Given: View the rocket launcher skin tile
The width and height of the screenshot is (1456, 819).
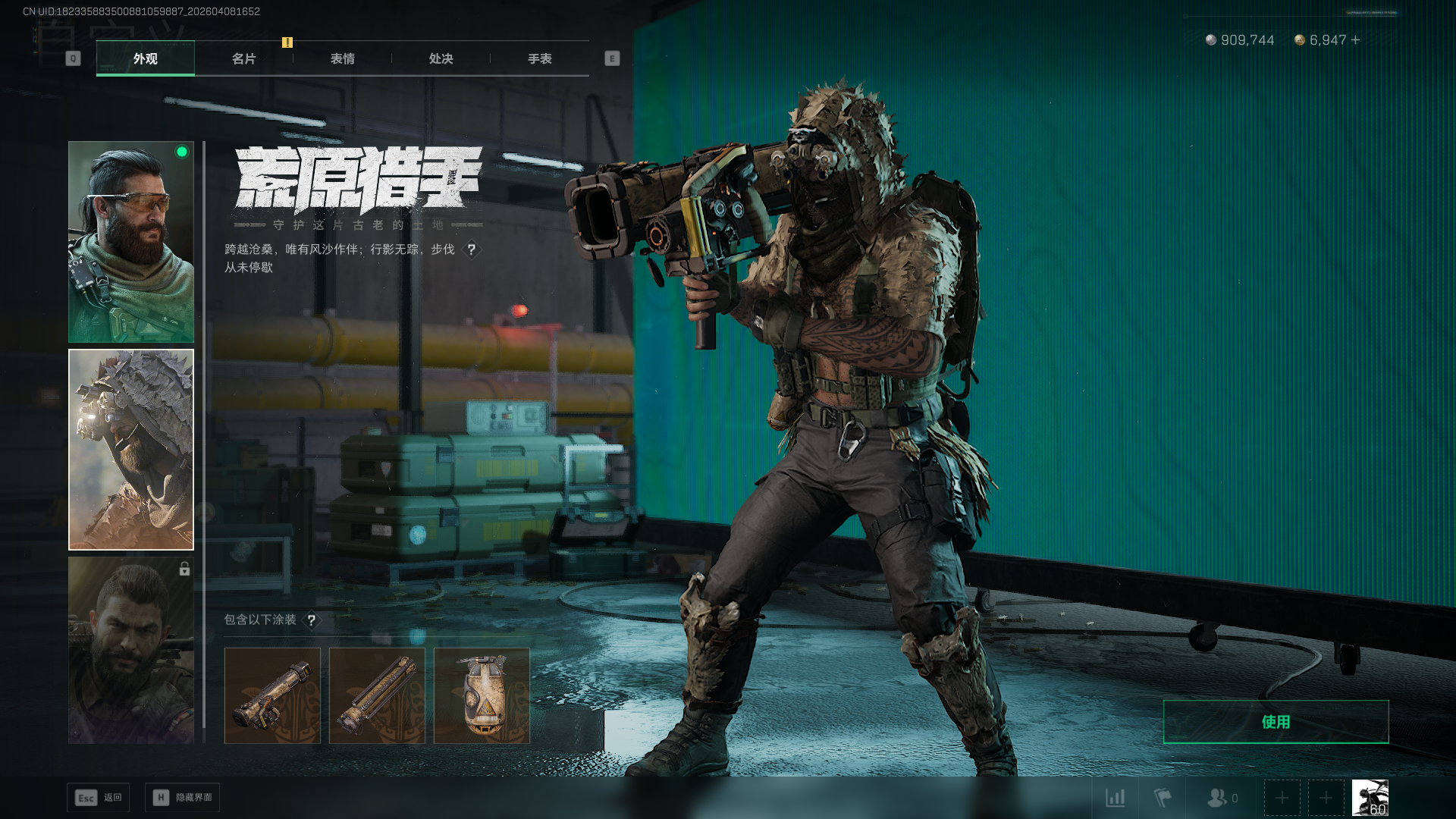Looking at the screenshot, I should click(x=272, y=695).
